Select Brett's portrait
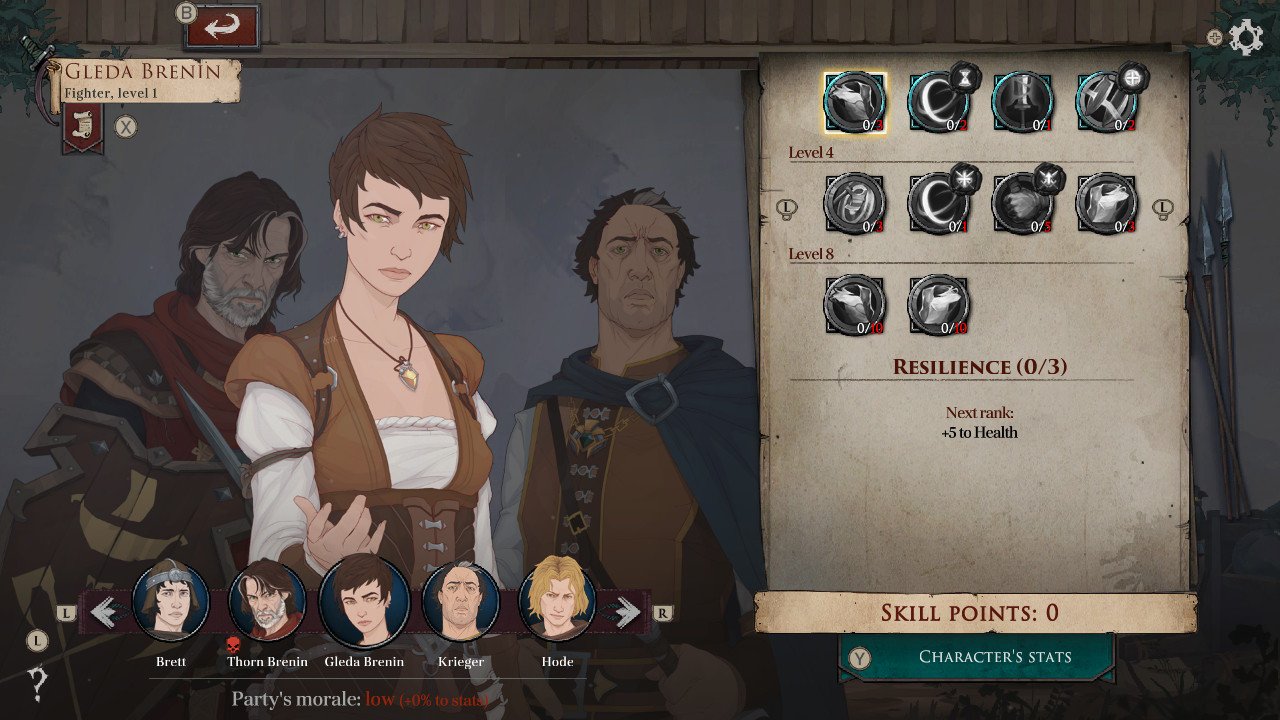1280x720 pixels. click(171, 598)
